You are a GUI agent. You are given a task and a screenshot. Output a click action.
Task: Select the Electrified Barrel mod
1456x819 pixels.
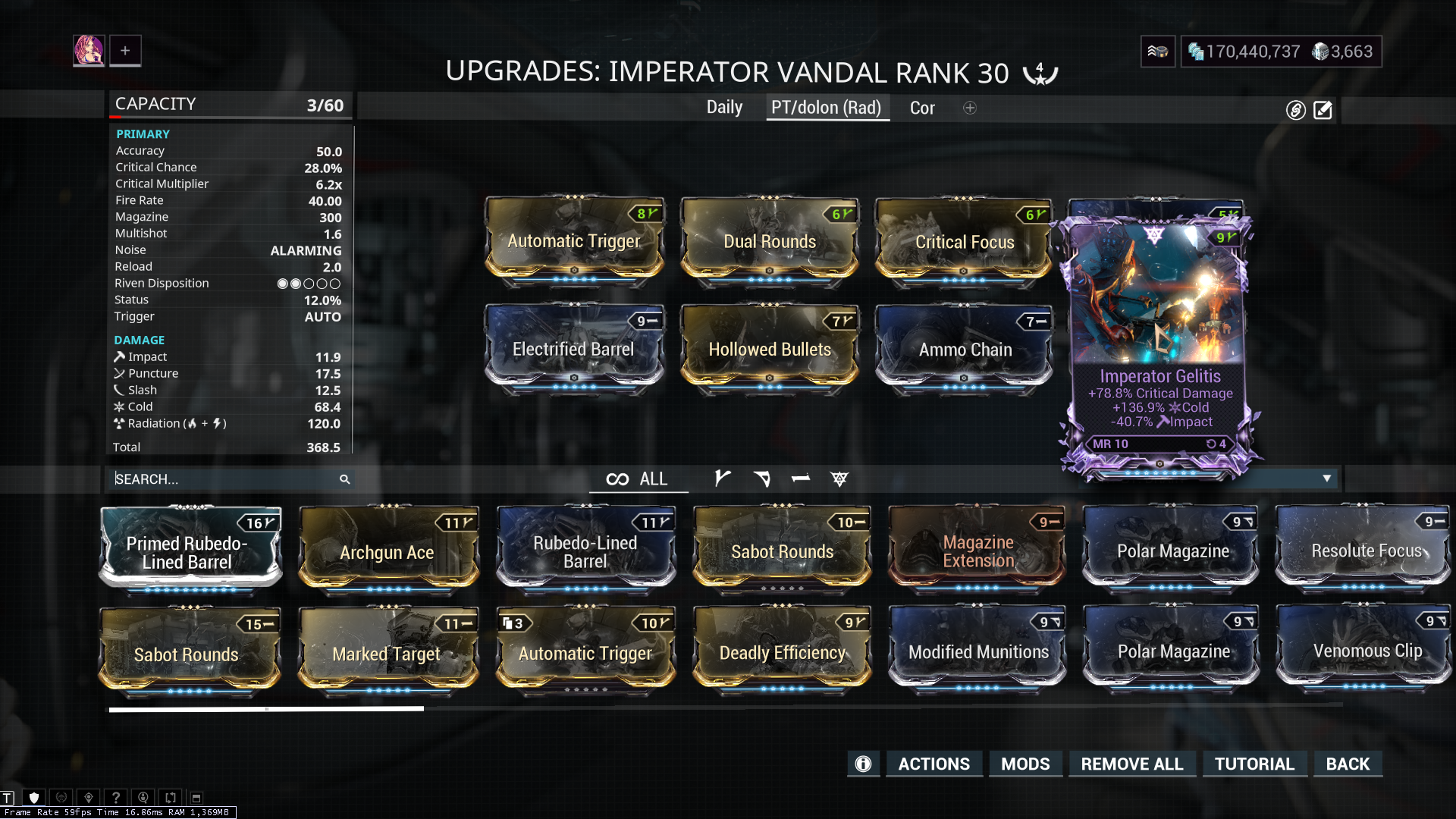click(574, 349)
